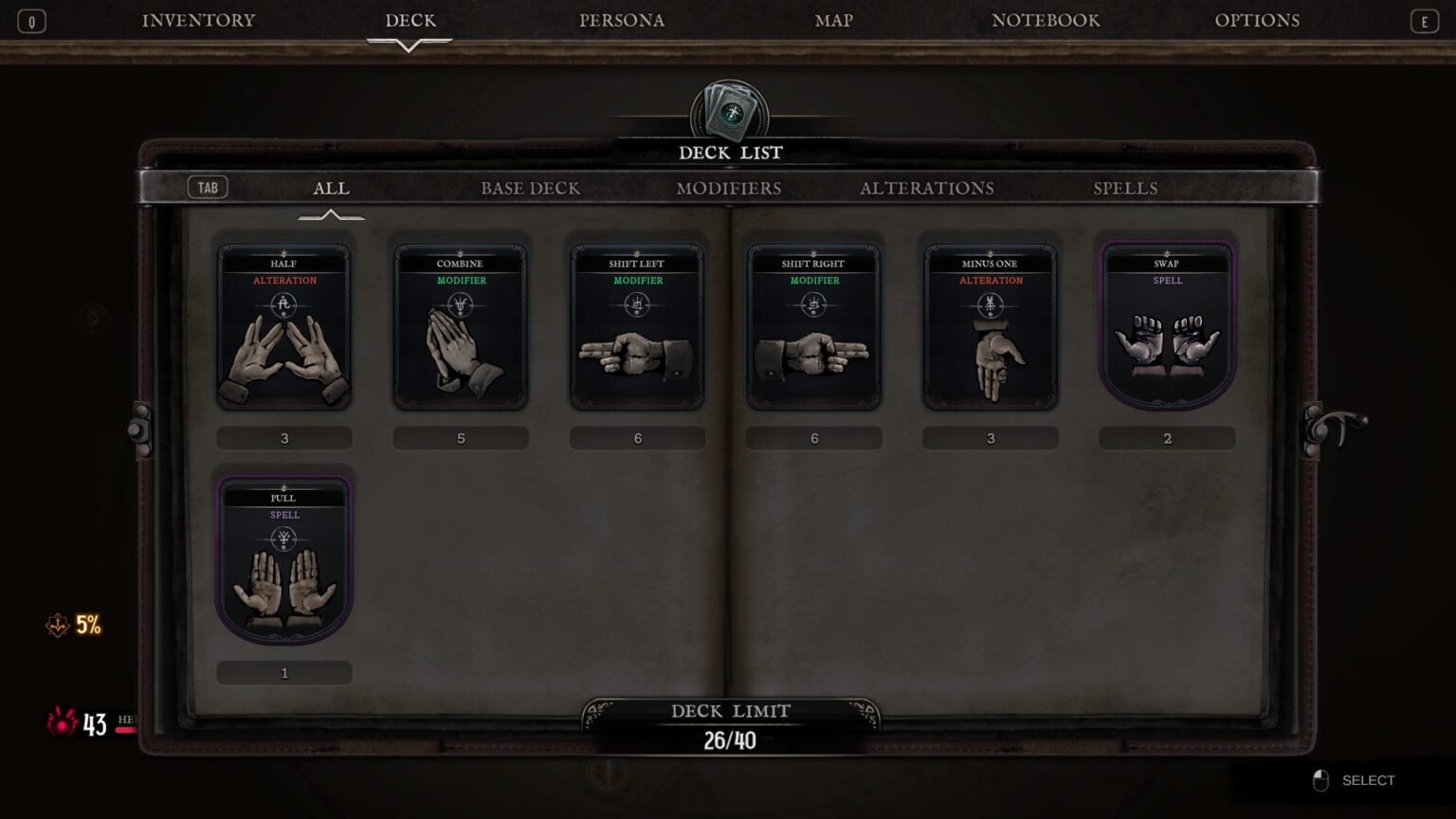Filter the list by Base Deck

pyautogui.click(x=530, y=189)
